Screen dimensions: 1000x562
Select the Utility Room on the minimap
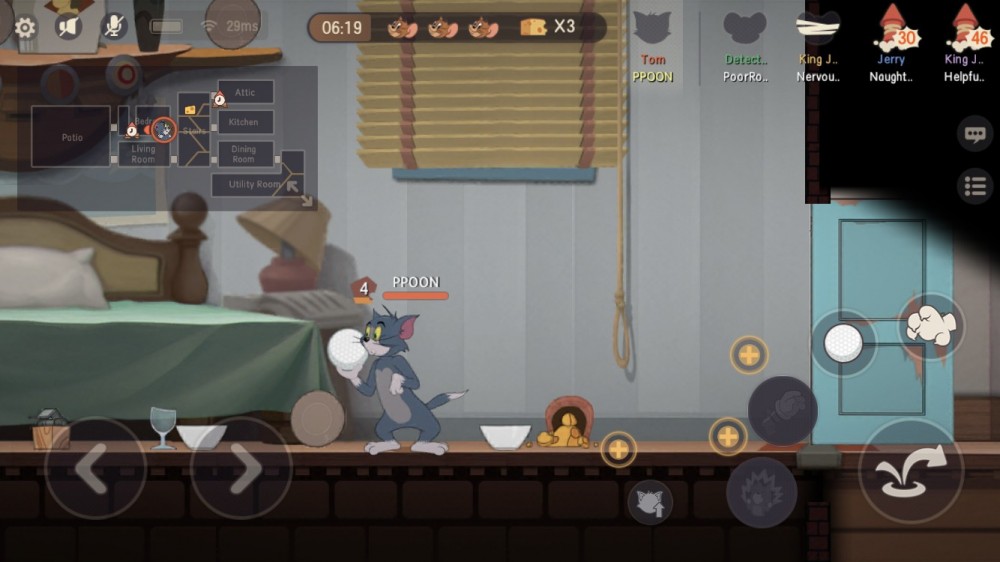coord(252,184)
